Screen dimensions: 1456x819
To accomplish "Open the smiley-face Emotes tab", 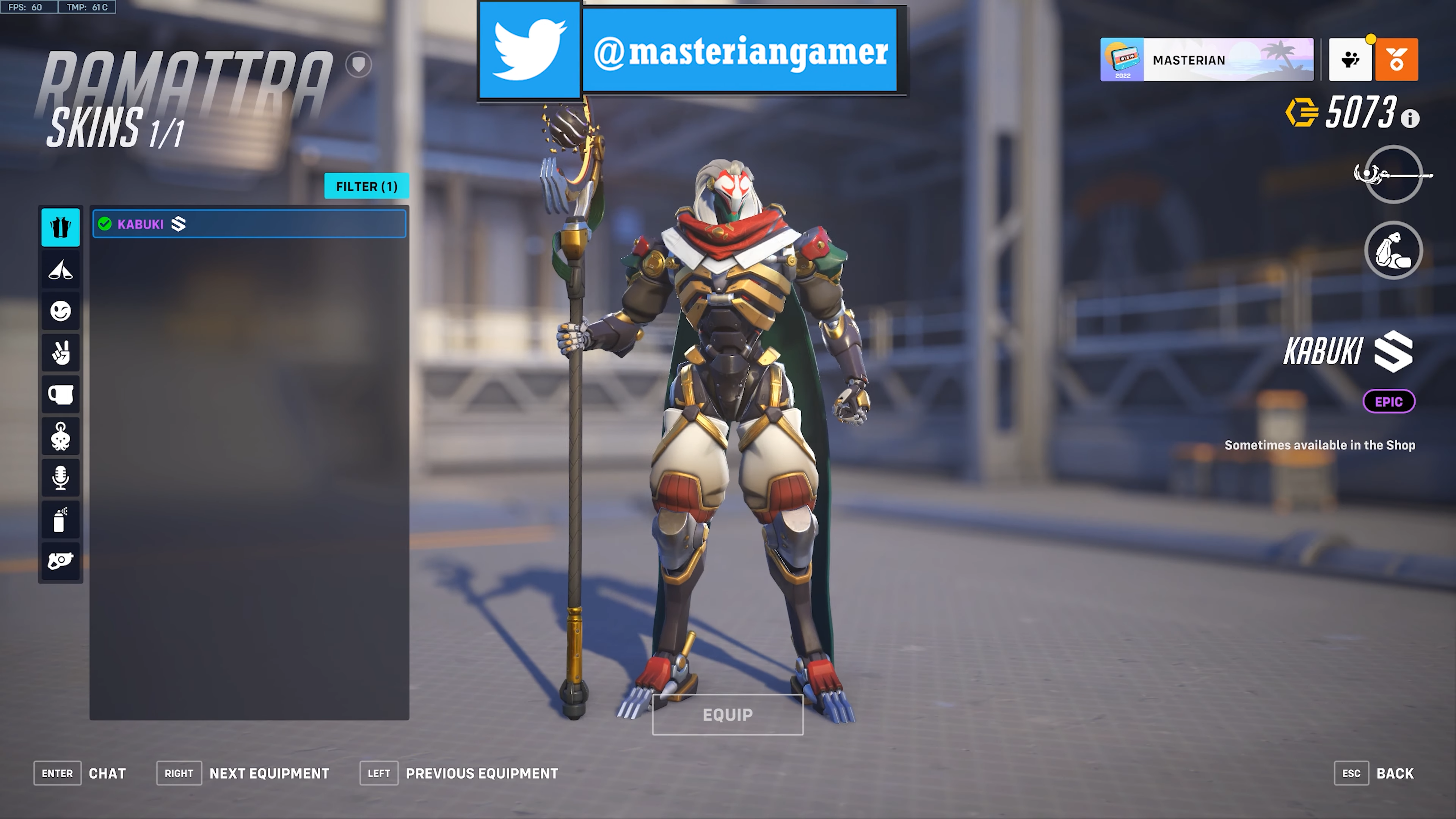I will coord(61,311).
